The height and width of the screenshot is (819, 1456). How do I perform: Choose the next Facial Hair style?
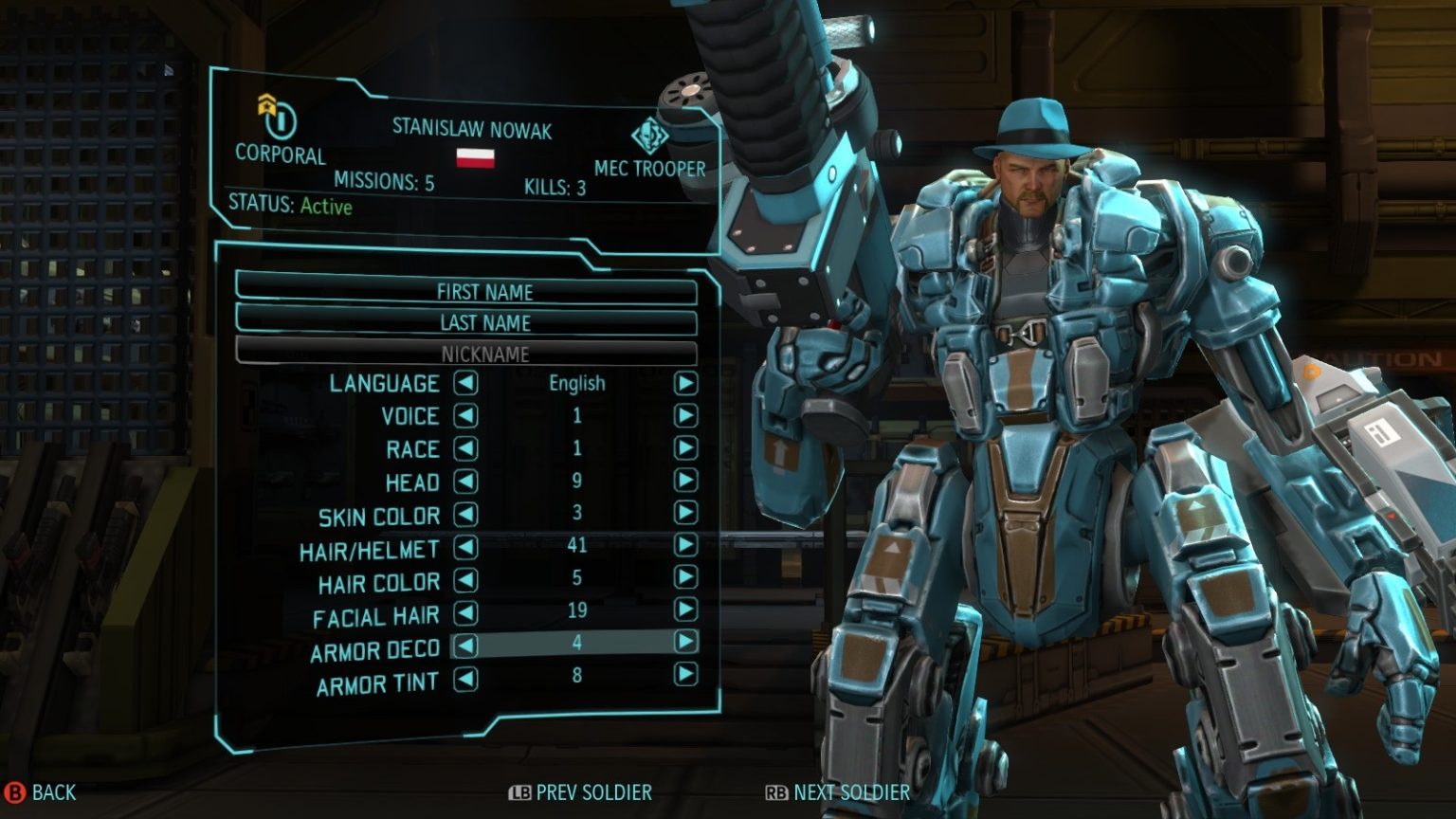(x=685, y=610)
